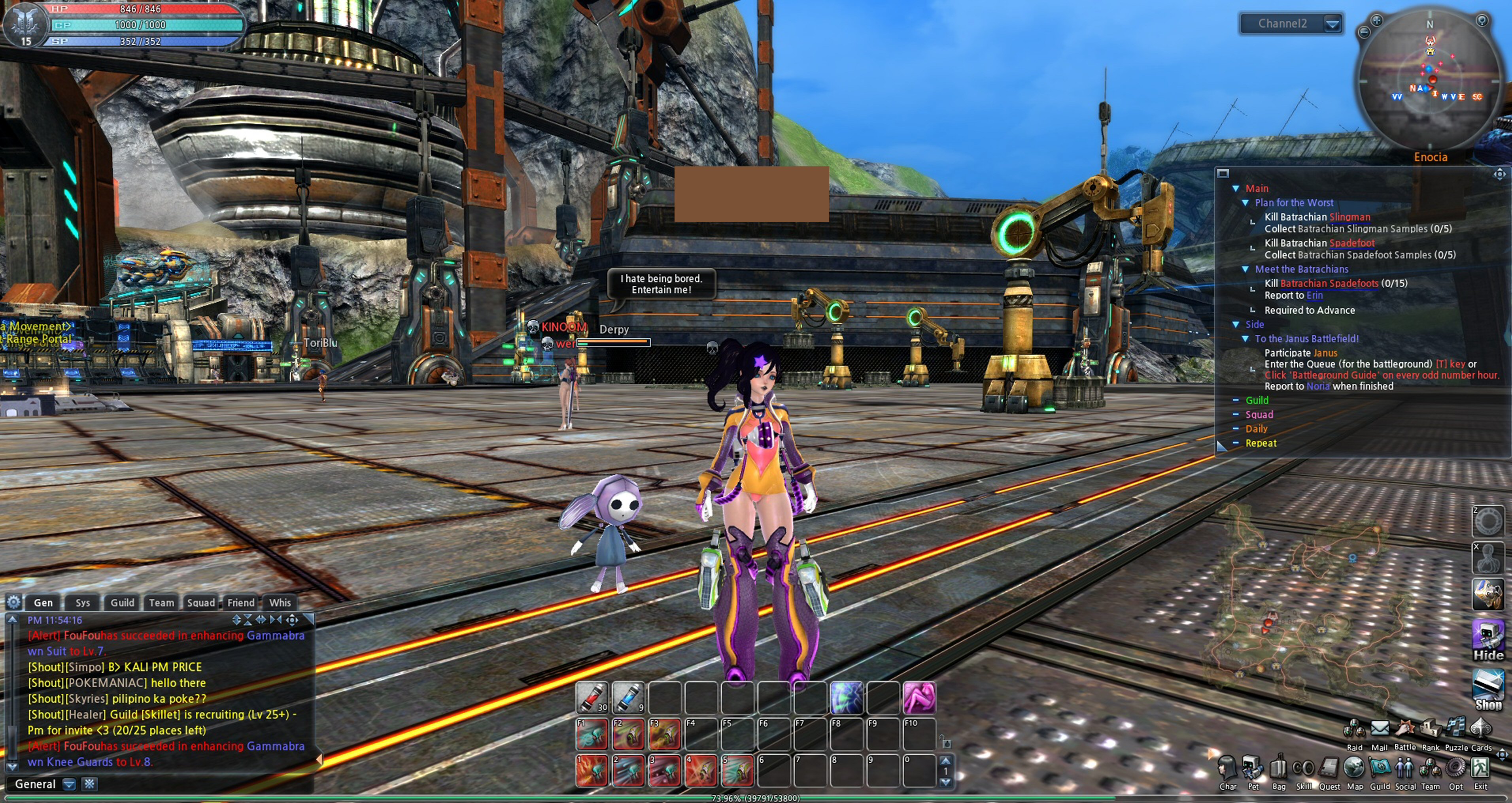Select the Plan for the Worst quest
The height and width of the screenshot is (803, 1512).
click(1294, 202)
